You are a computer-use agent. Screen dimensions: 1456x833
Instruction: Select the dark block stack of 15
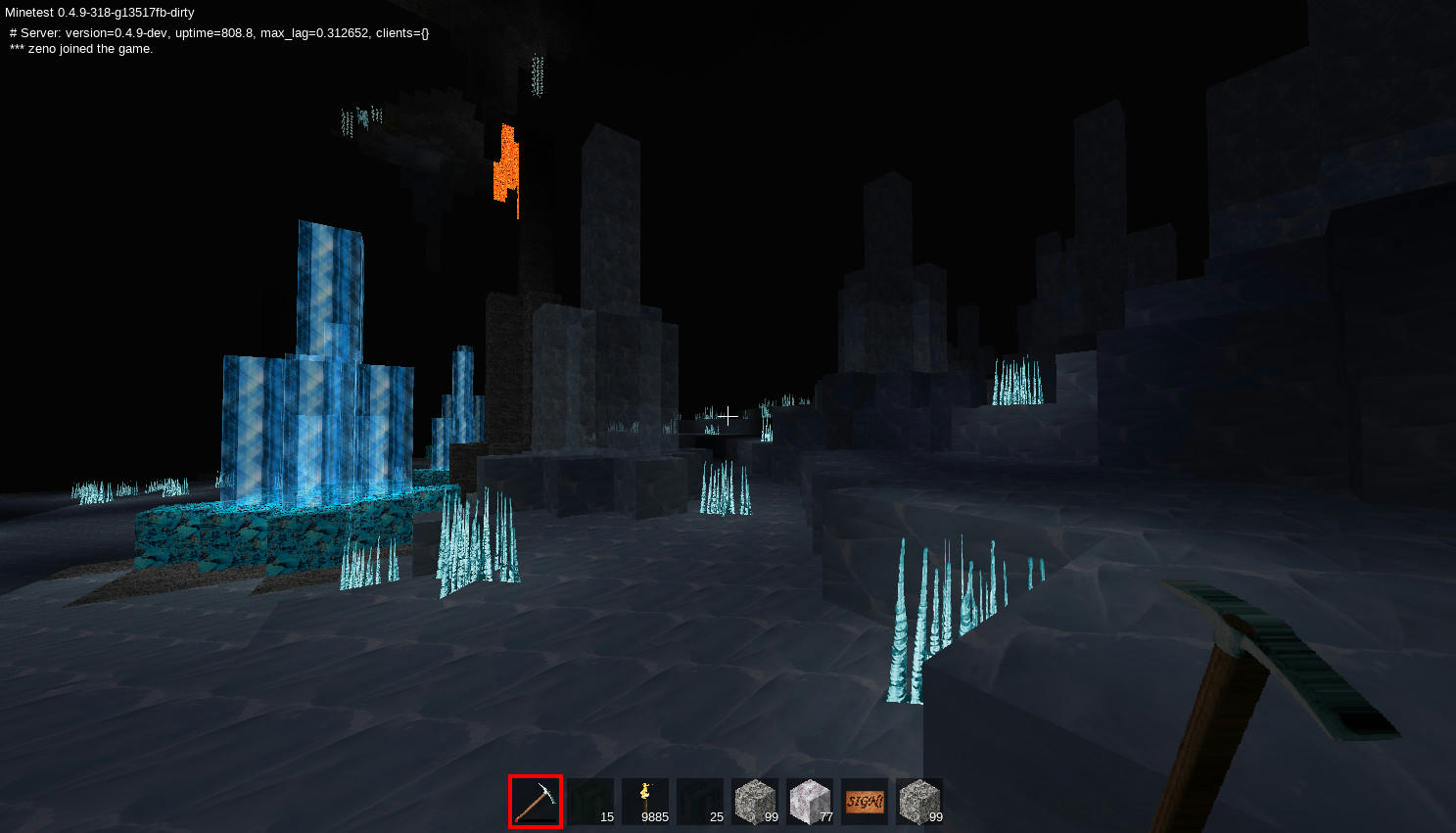(590, 802)
